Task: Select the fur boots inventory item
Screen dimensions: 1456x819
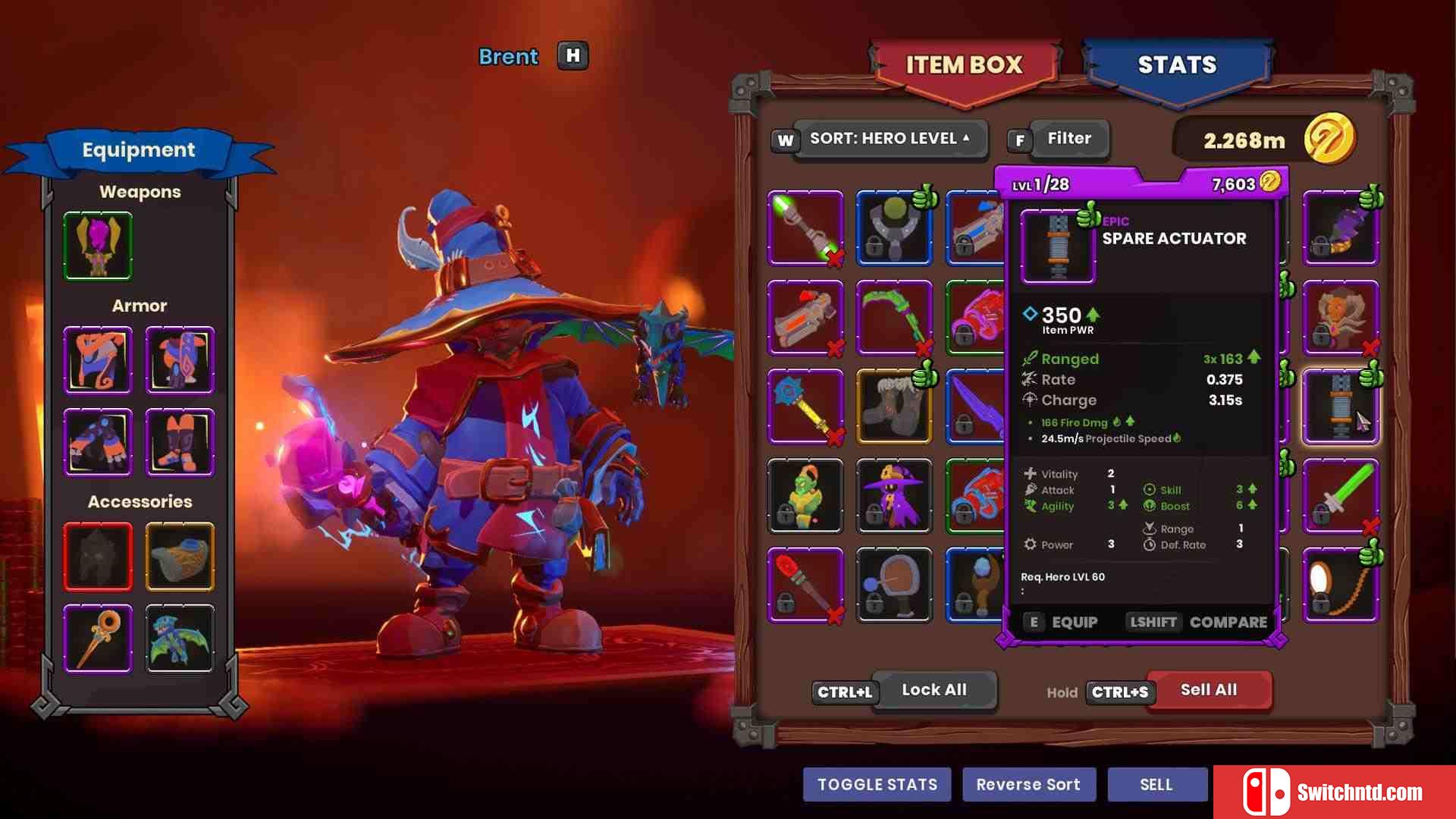Action: pyautogui.click(x=894, y=406)
